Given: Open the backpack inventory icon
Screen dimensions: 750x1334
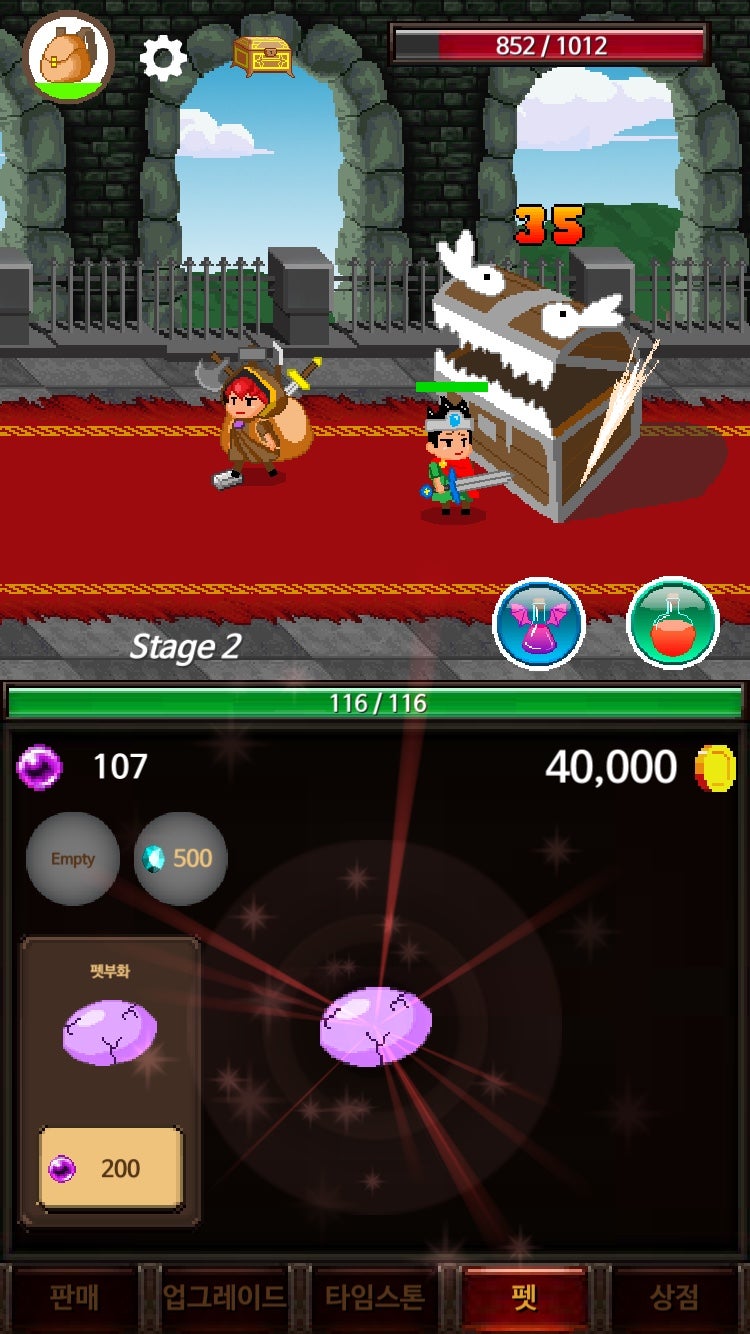Looking at the screenshot, I should [x=68, y=57].
